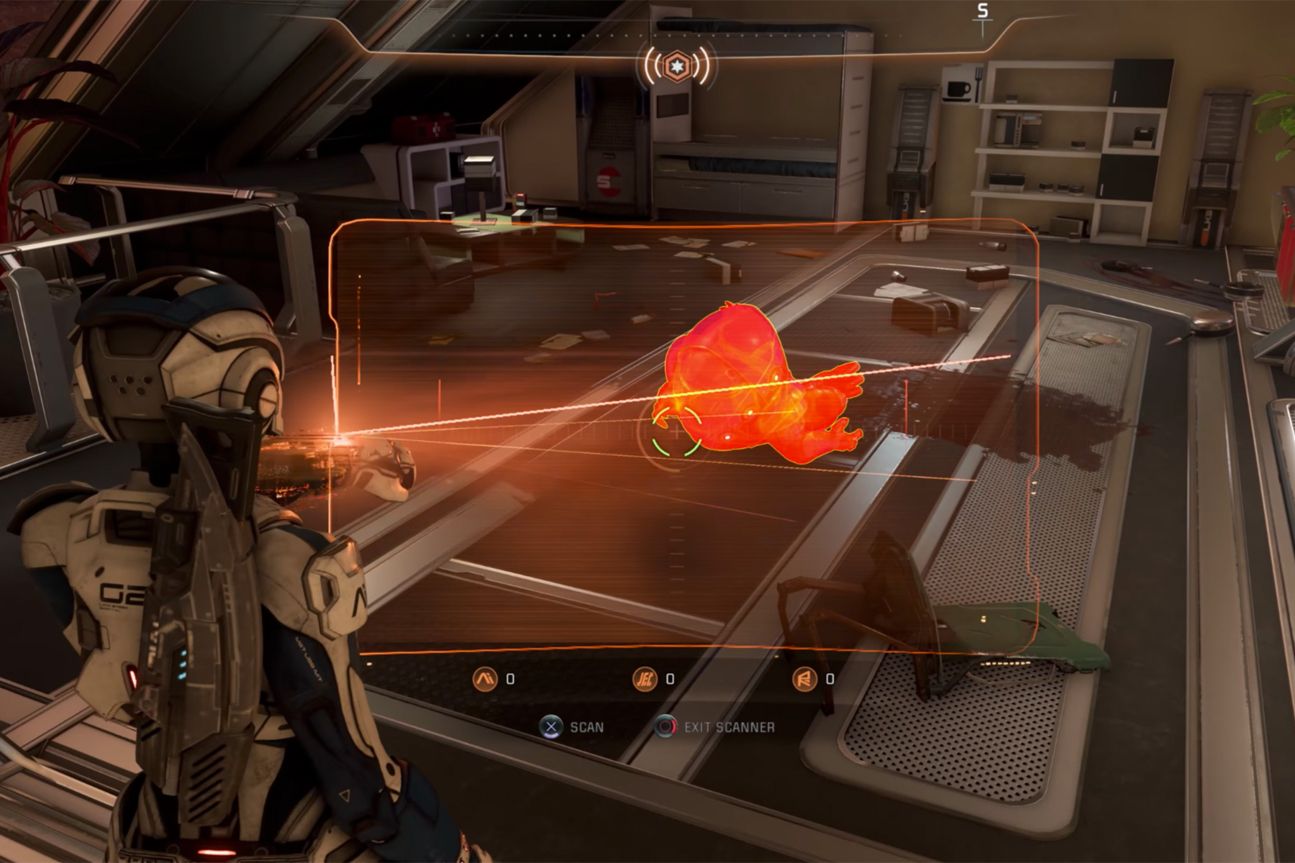Image resolution: width=1295 pixels, height=863 pixels.
Task: Click the south heading on the compass
Action: click(x=982, y=12)
